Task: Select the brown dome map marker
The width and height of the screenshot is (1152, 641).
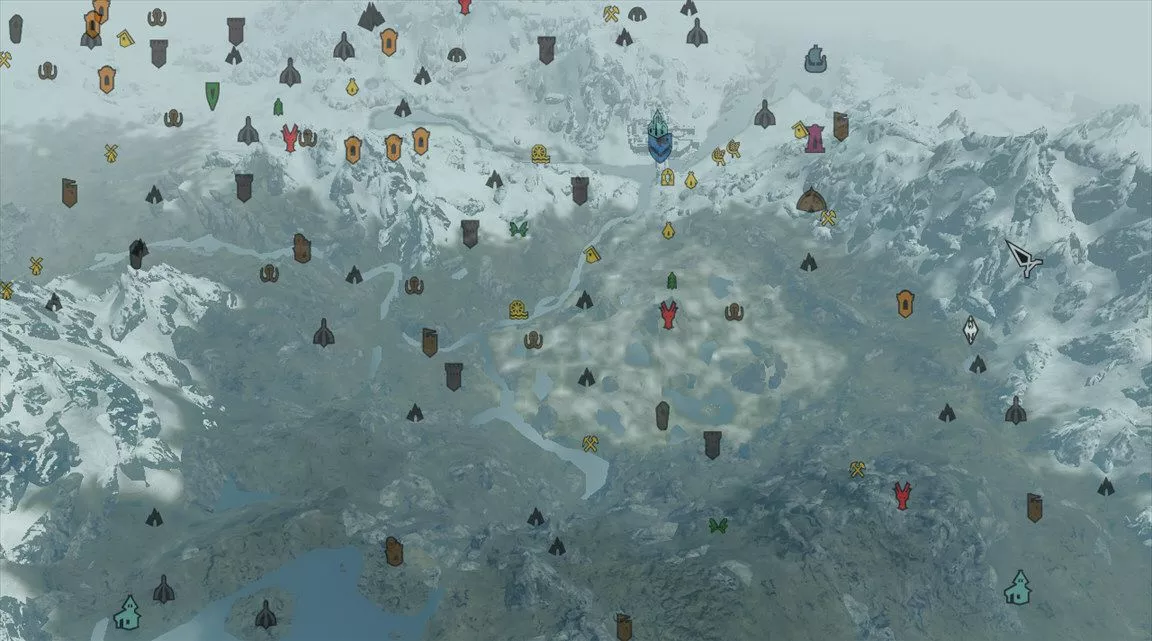Action: pyautogui.click(x=811, y=200)
